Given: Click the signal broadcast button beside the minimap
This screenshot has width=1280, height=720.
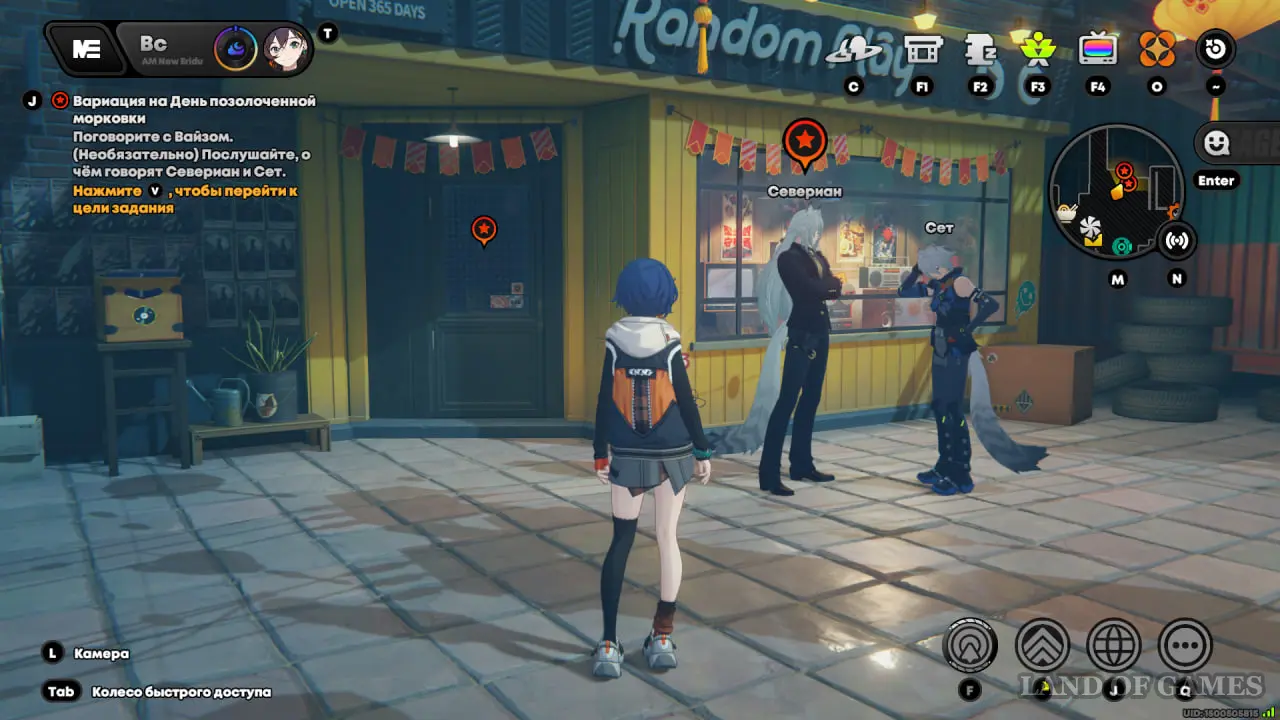Looking at the screenshot, I should coord(1176,240).
